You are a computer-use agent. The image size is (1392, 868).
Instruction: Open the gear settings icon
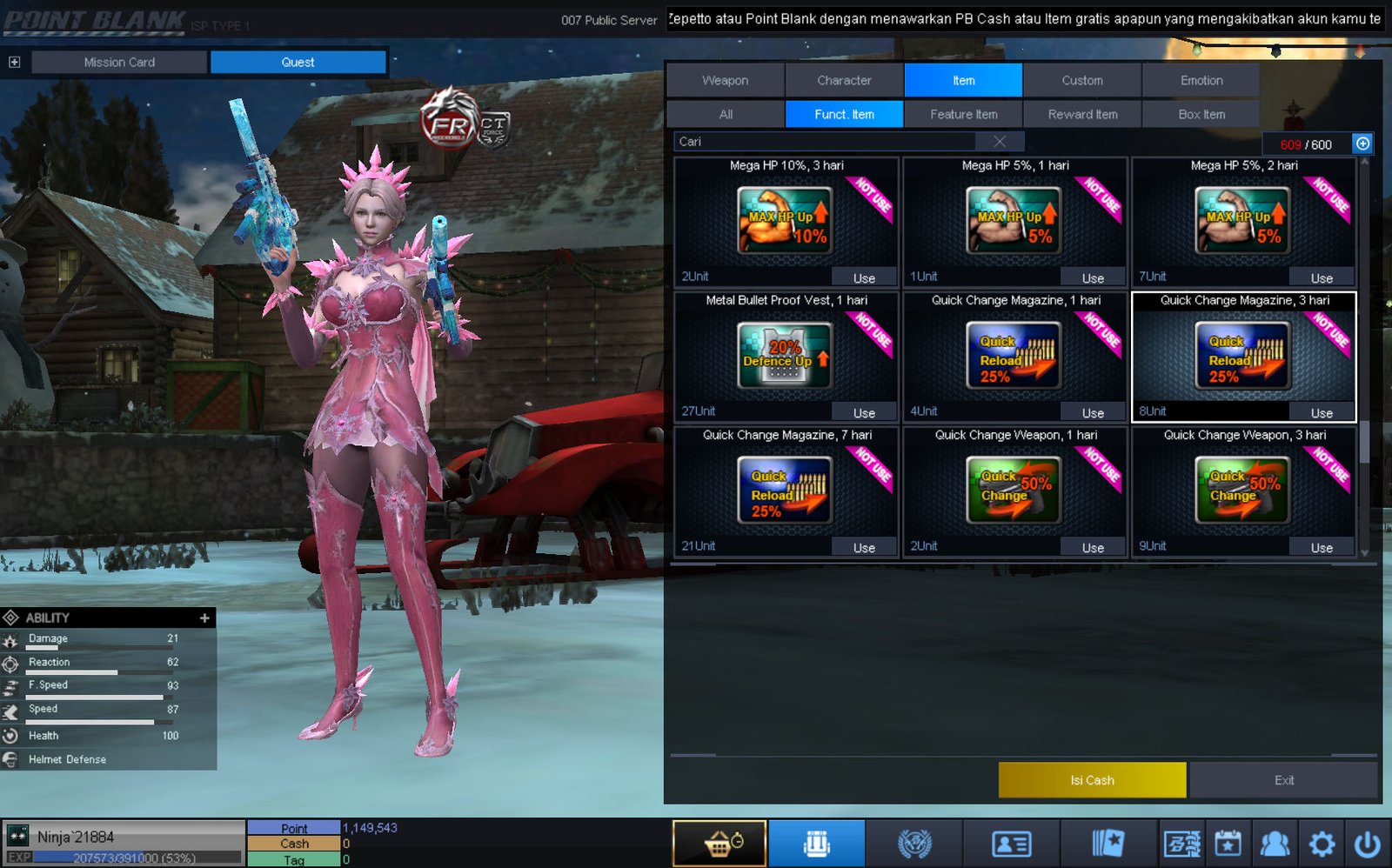point(1322,844)
